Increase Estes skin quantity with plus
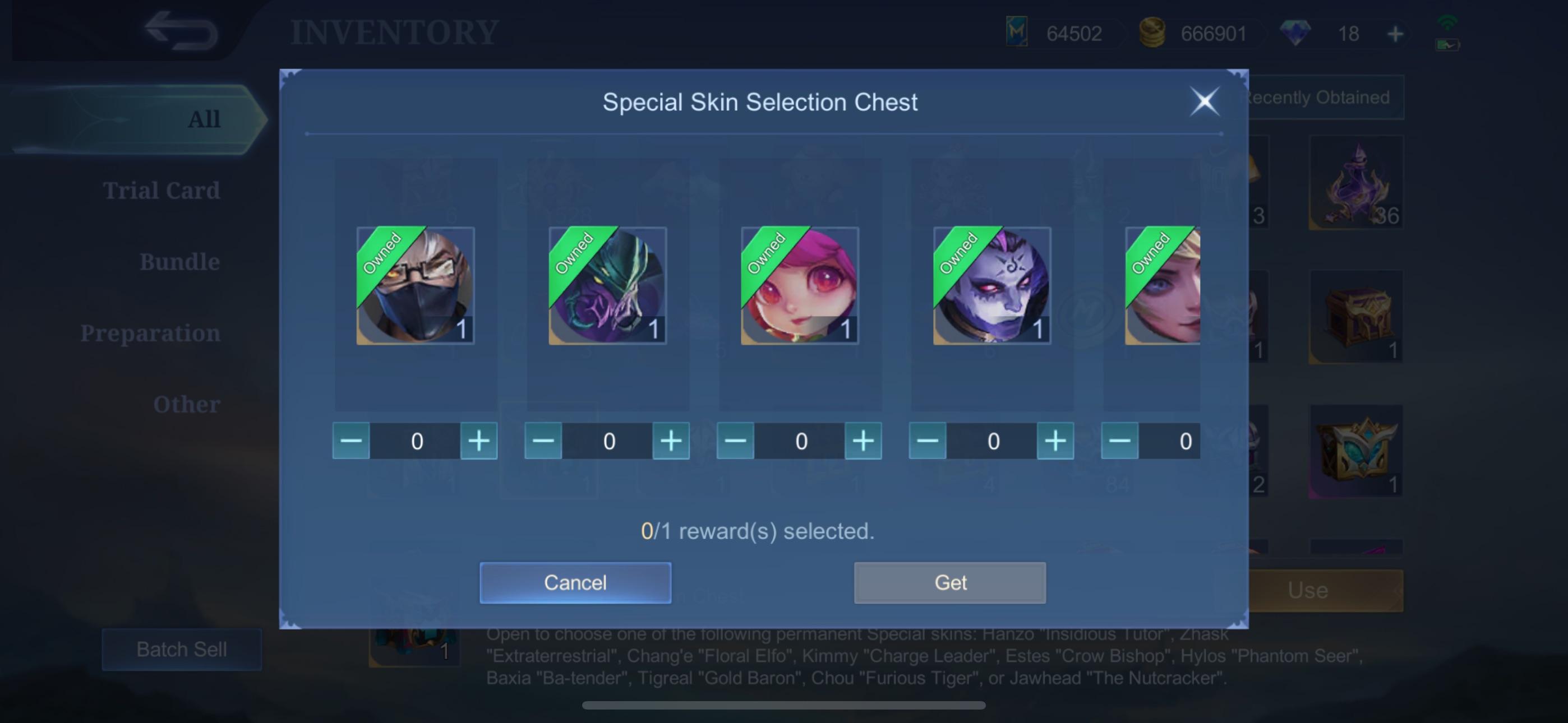1568x723 pixels. pyautogui.click(x=1055, y=441)
